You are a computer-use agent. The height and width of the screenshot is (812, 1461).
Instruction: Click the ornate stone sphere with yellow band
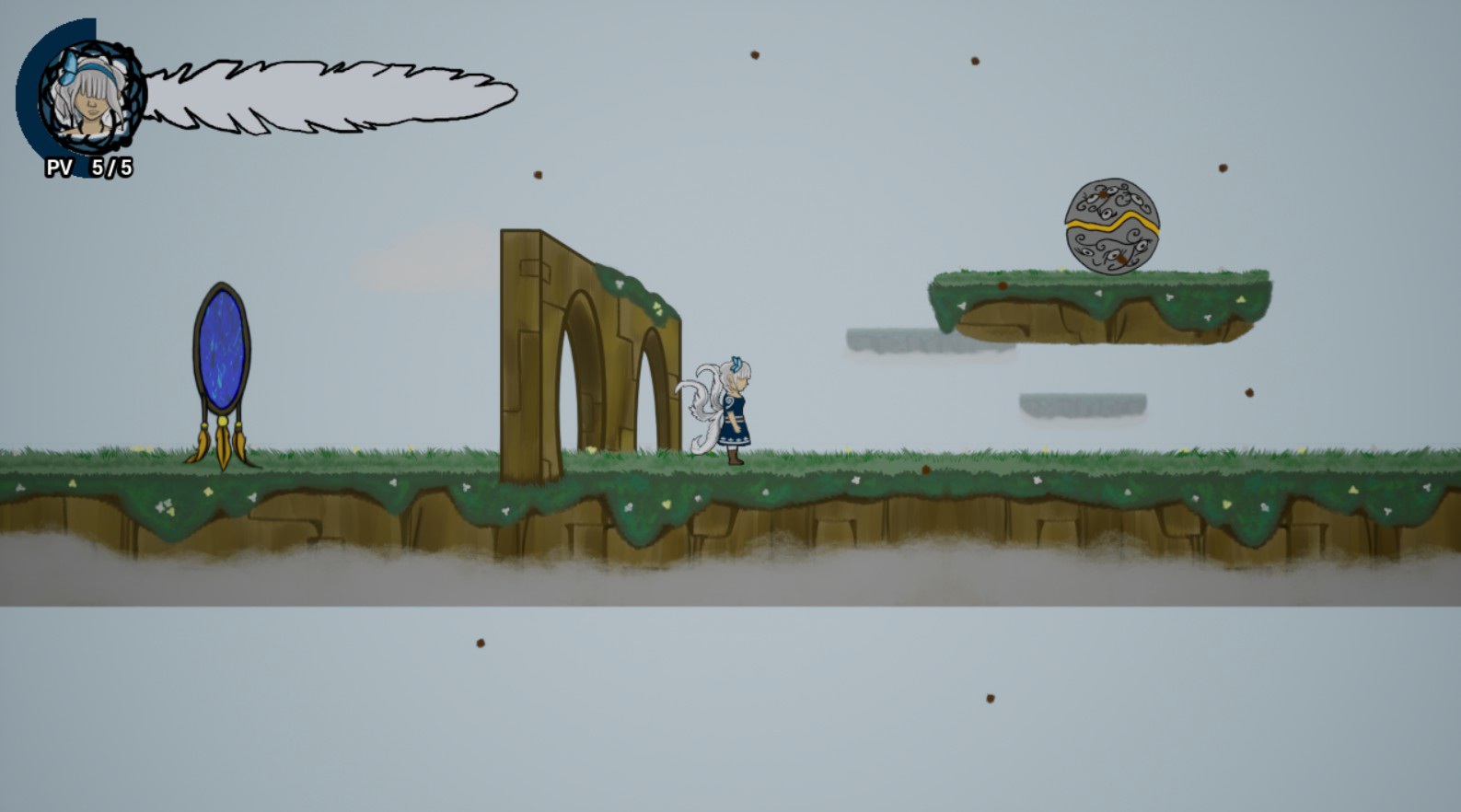[1114, 226]
